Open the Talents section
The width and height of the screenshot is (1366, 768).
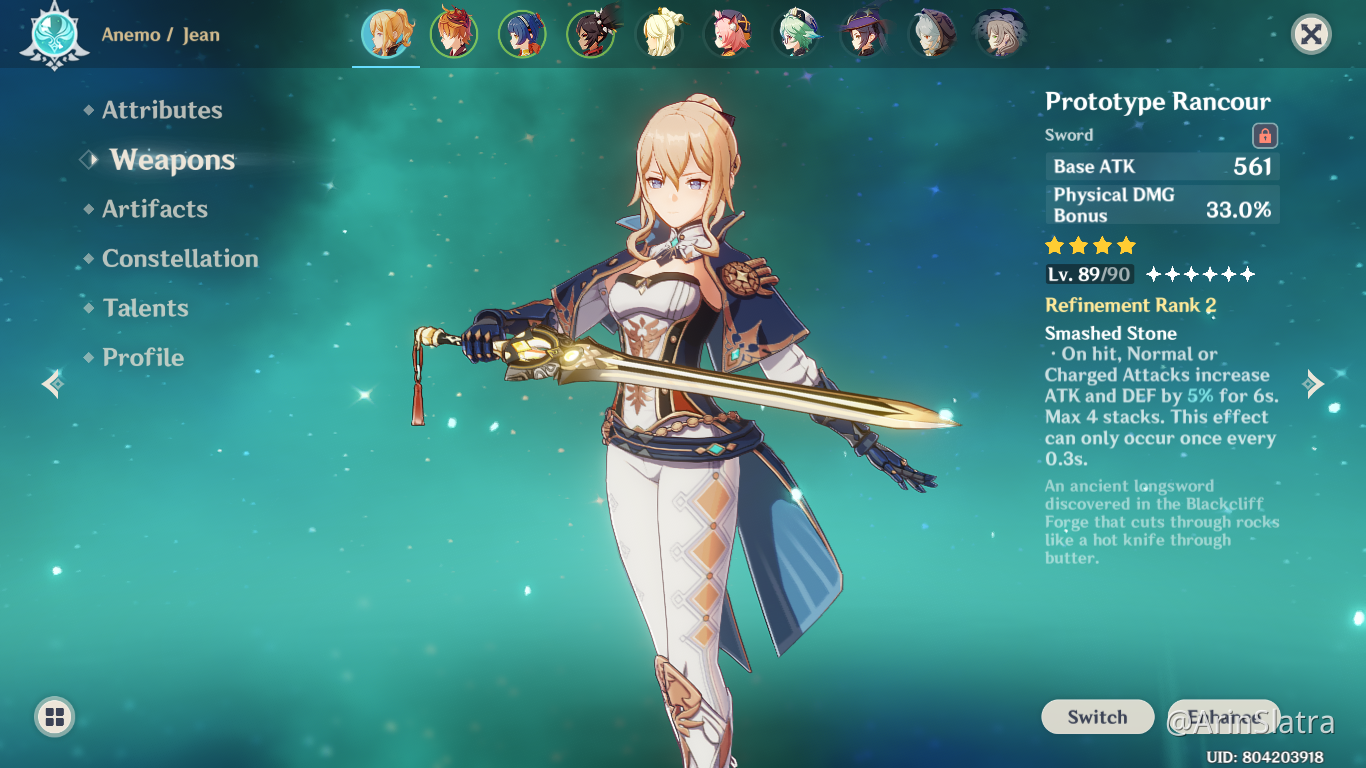click(146, 308)
